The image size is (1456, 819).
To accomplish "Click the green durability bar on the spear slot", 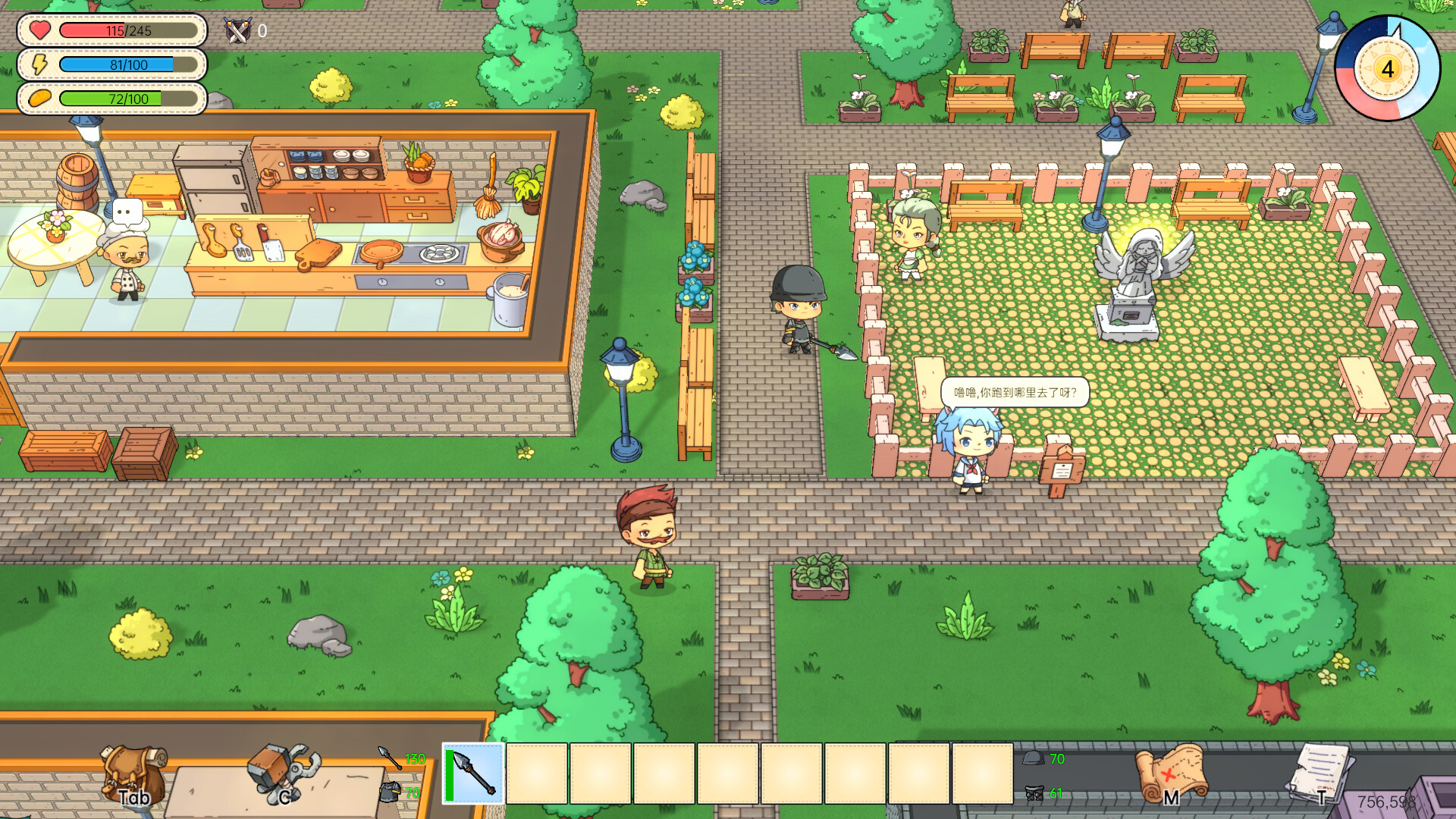I will (449, 775).
